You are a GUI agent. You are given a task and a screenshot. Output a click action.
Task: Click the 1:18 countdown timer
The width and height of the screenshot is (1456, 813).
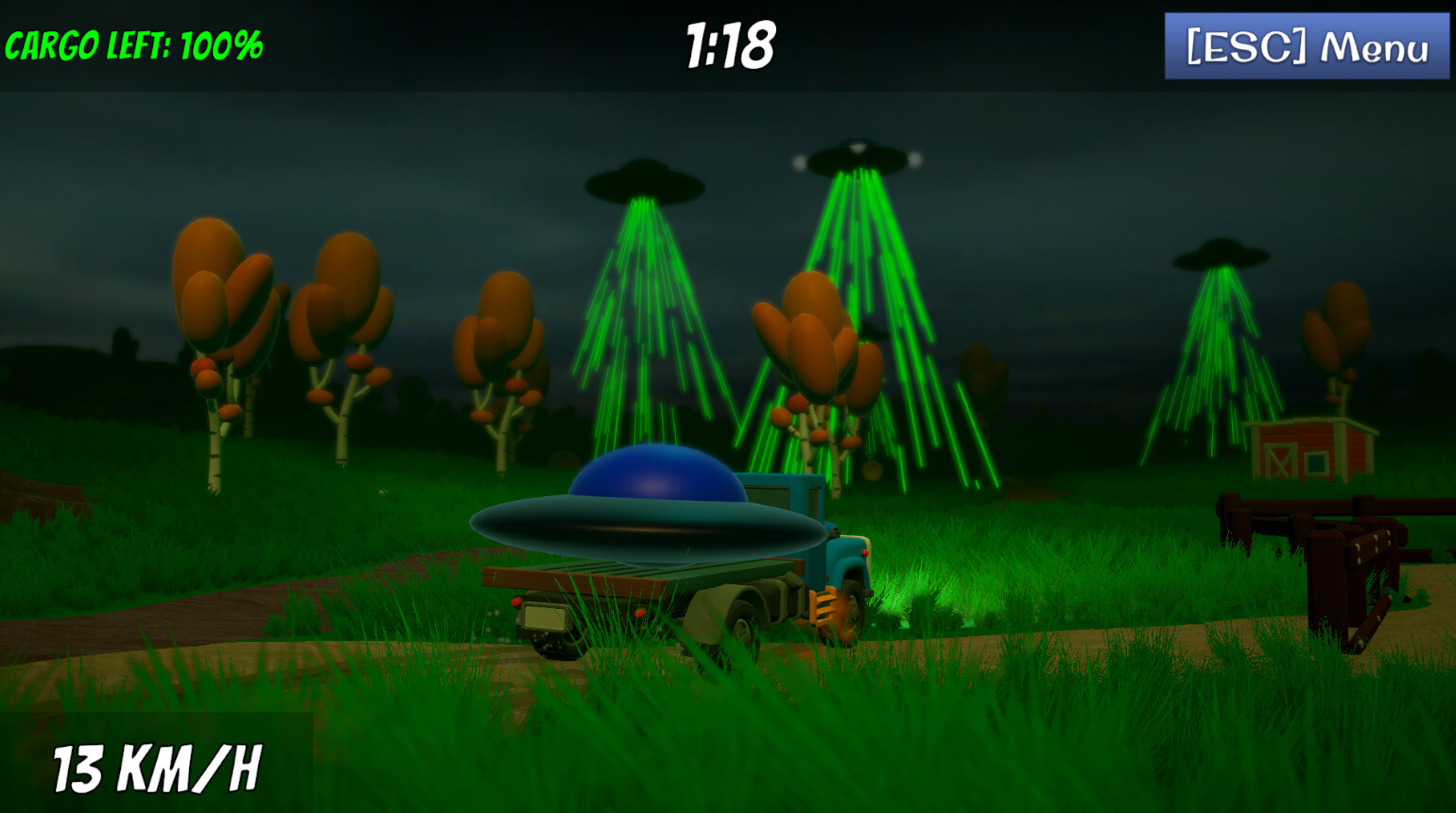pyautogui.click(x=728, y=43)
